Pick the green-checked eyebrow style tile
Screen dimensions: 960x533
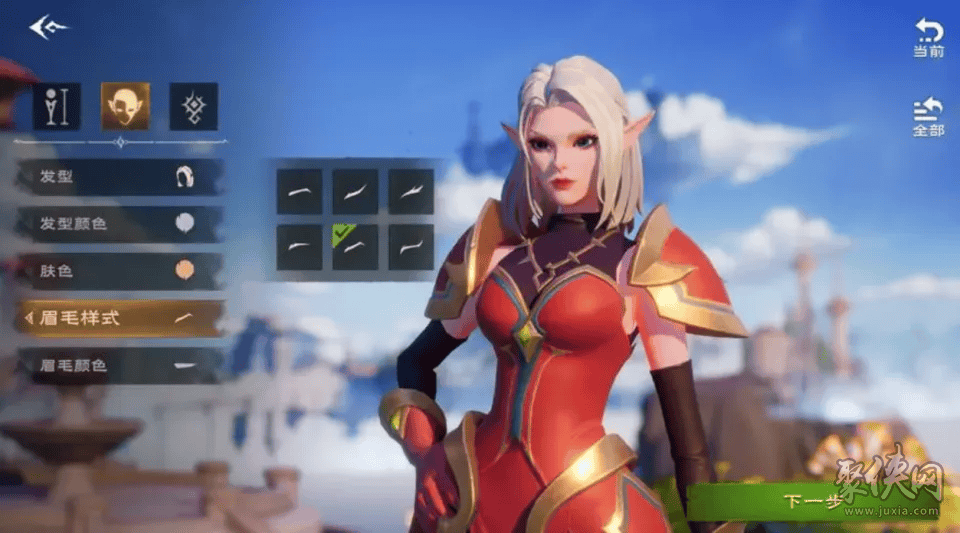coord(355,247)
